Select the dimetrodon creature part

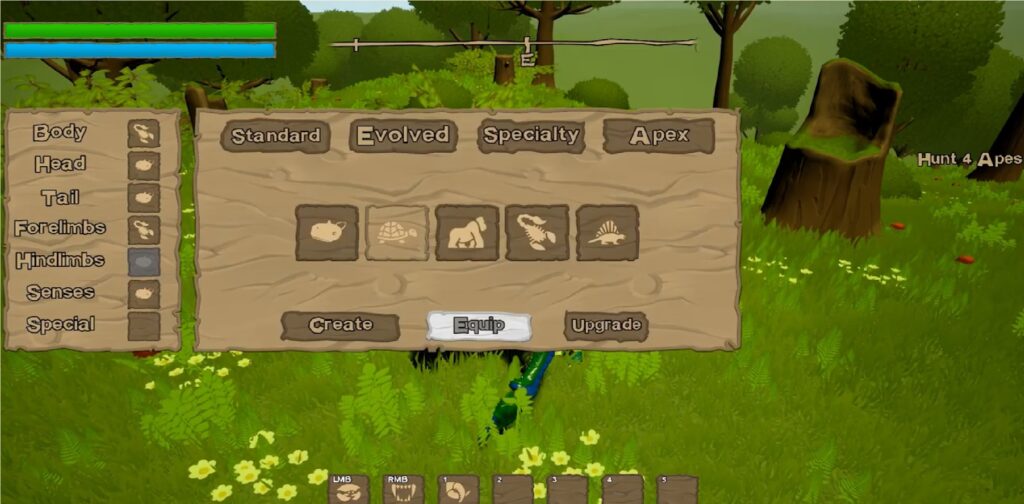(x=607, y=233)
